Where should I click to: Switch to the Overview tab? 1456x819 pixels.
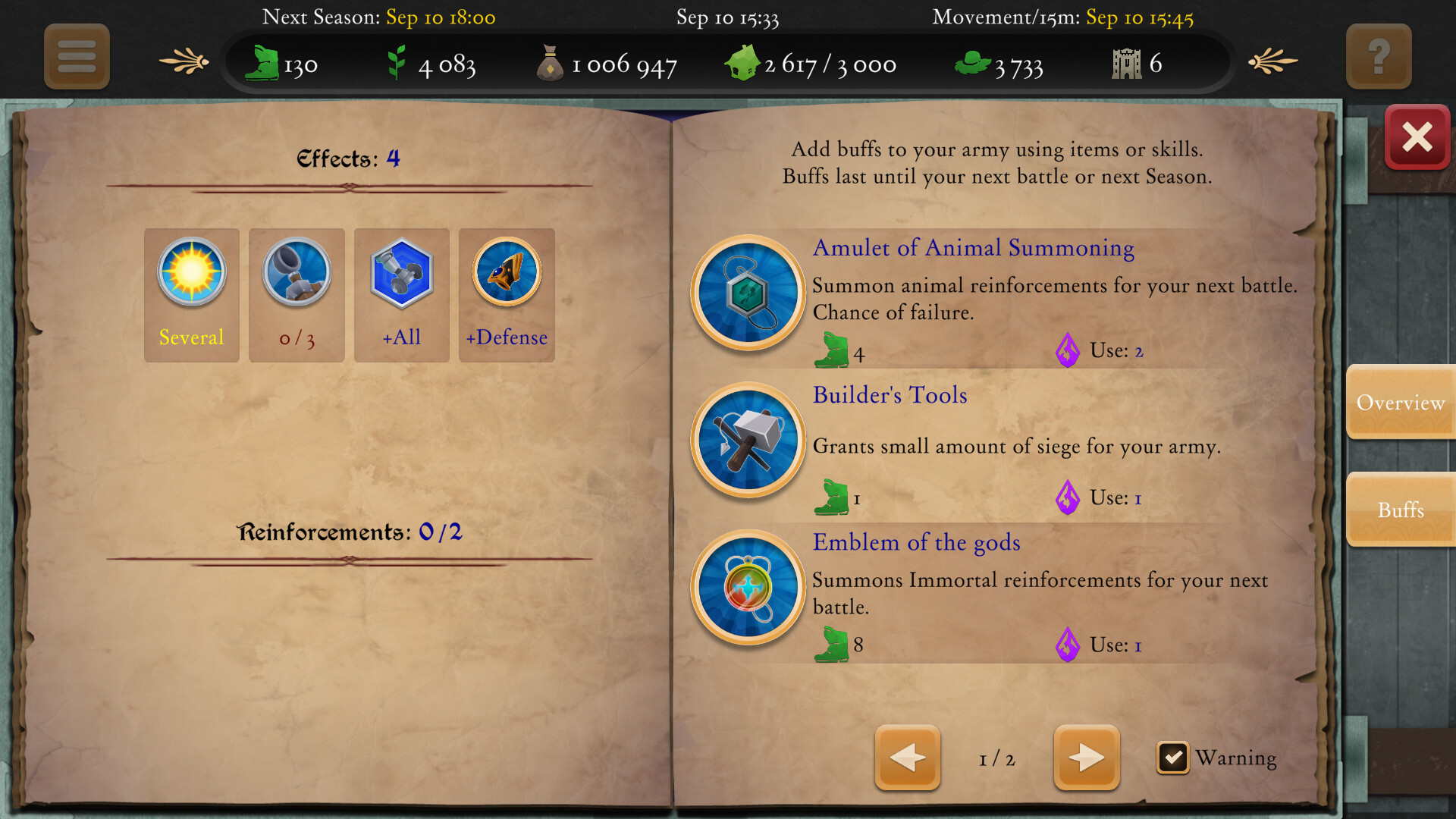point(1401,403)
